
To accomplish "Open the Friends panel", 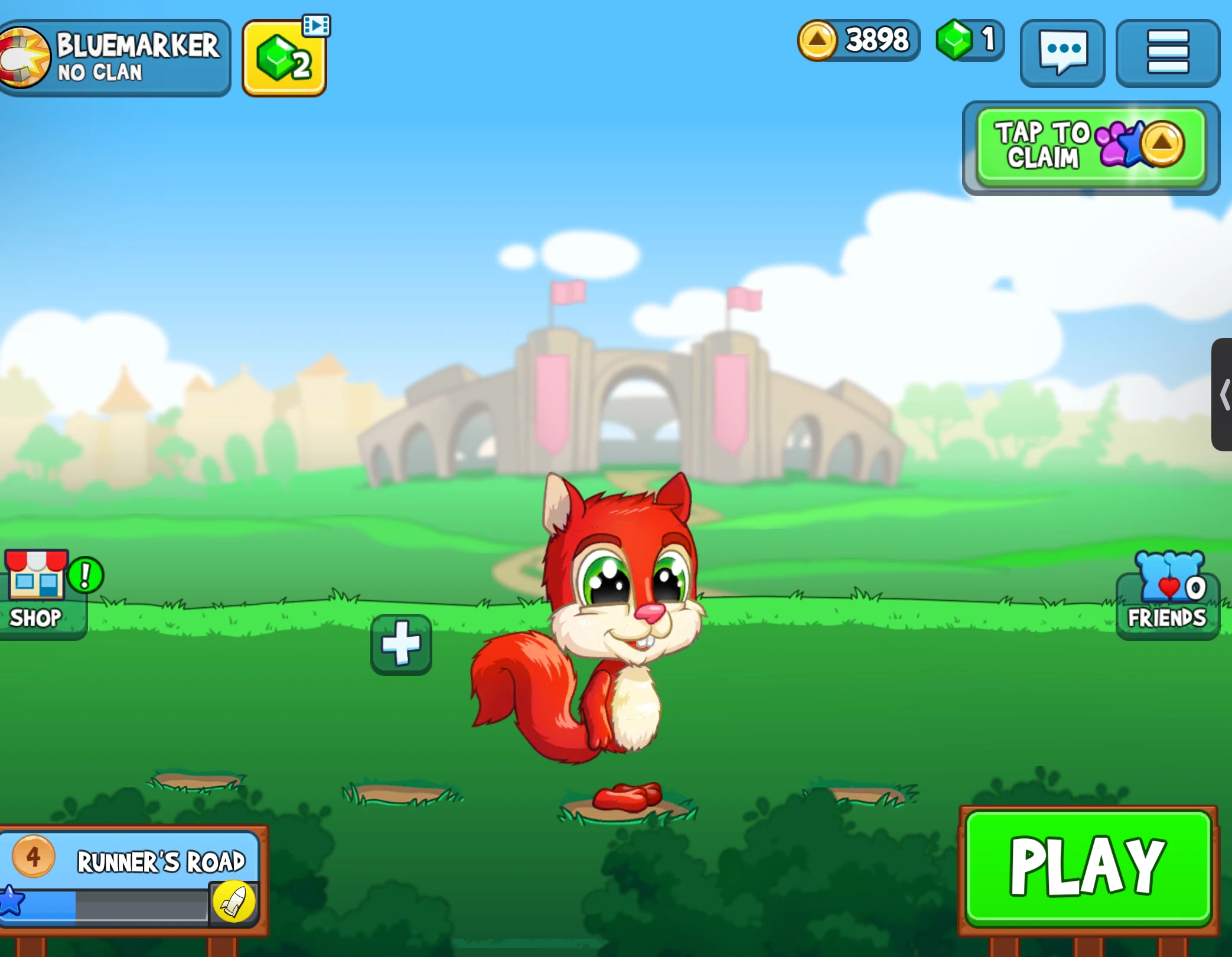I will [x=1166, y=591].
